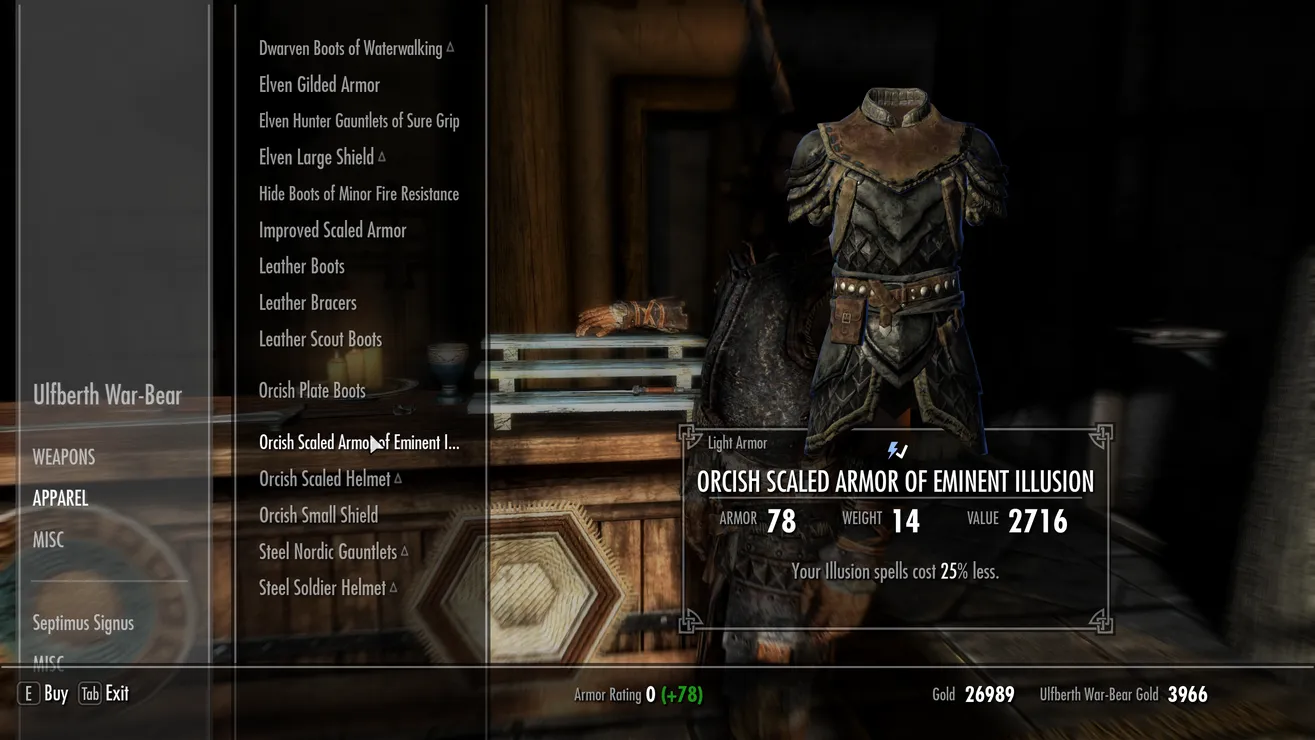Select Orcish Plate Boots
The width and height of the screenshot is (1315, 740).
point(312,391)
